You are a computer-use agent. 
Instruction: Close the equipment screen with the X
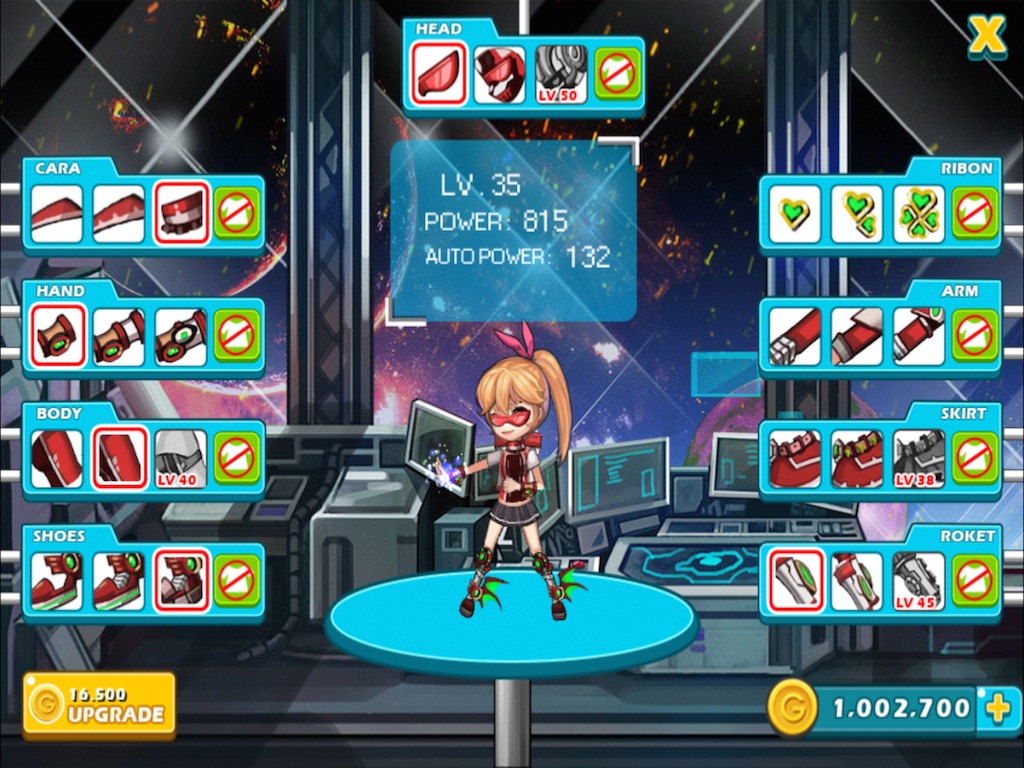click(x=986, y=37)
